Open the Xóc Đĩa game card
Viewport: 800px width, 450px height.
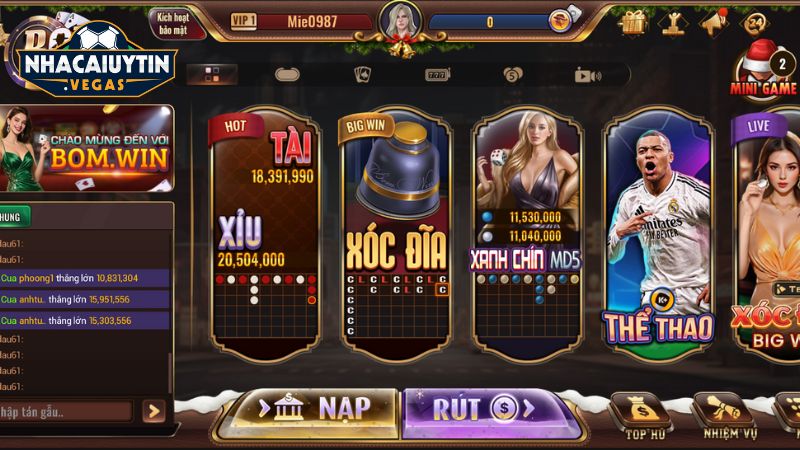click(x=396, y=235)
